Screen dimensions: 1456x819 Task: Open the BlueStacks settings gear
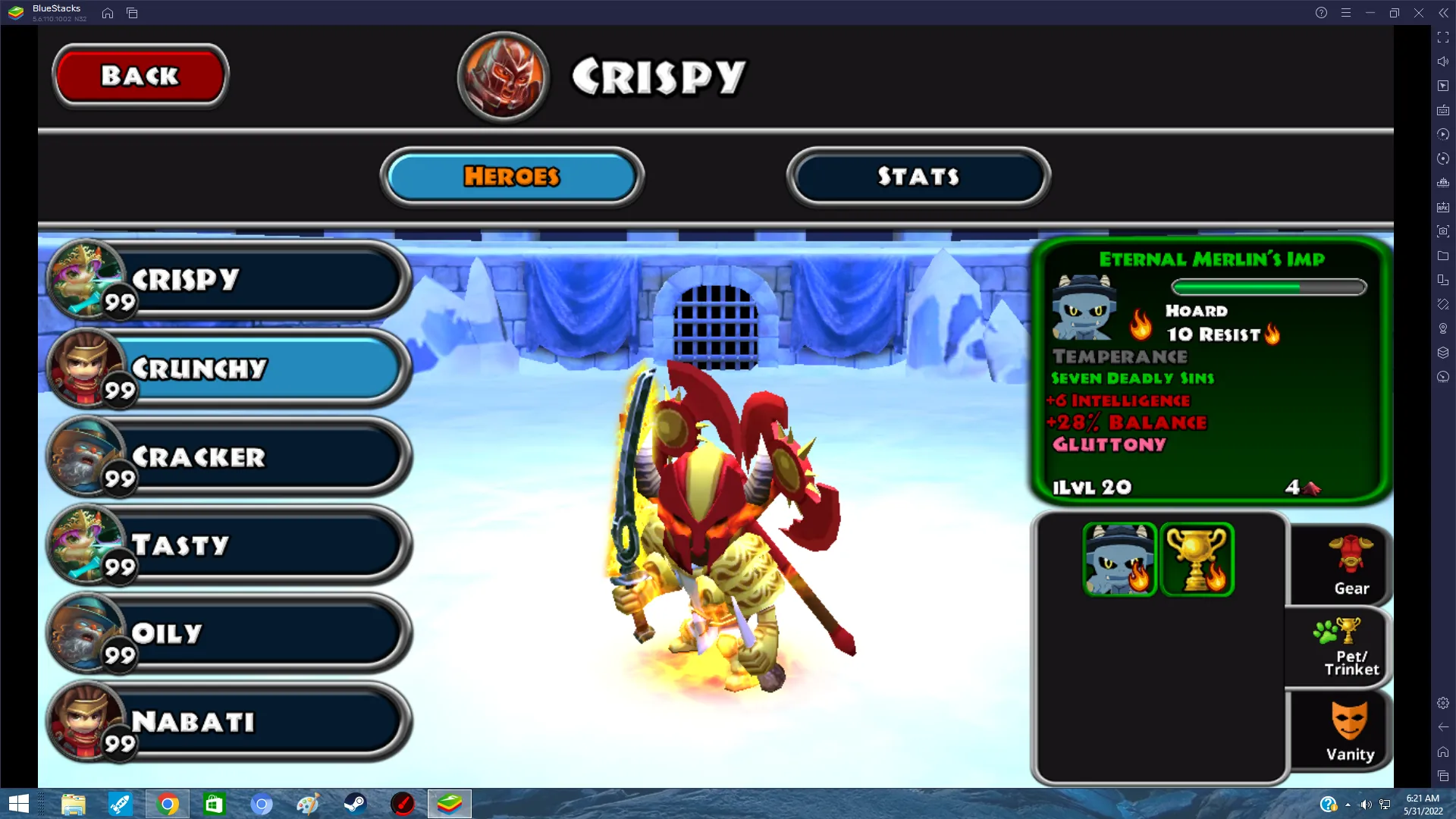click(x=1443, y=703)
